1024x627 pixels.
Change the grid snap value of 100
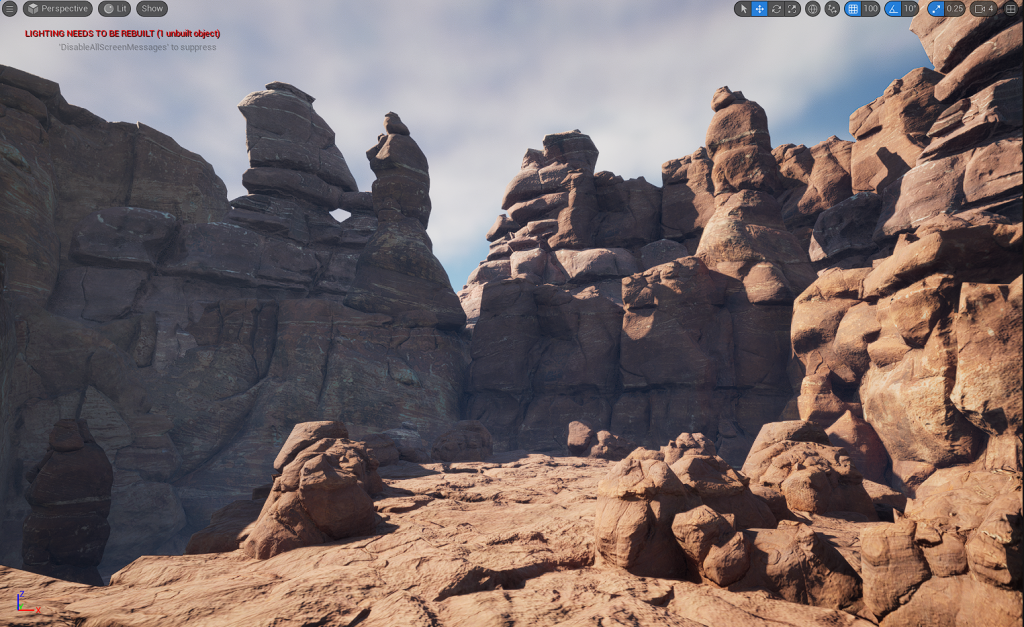tap(871, 9)
